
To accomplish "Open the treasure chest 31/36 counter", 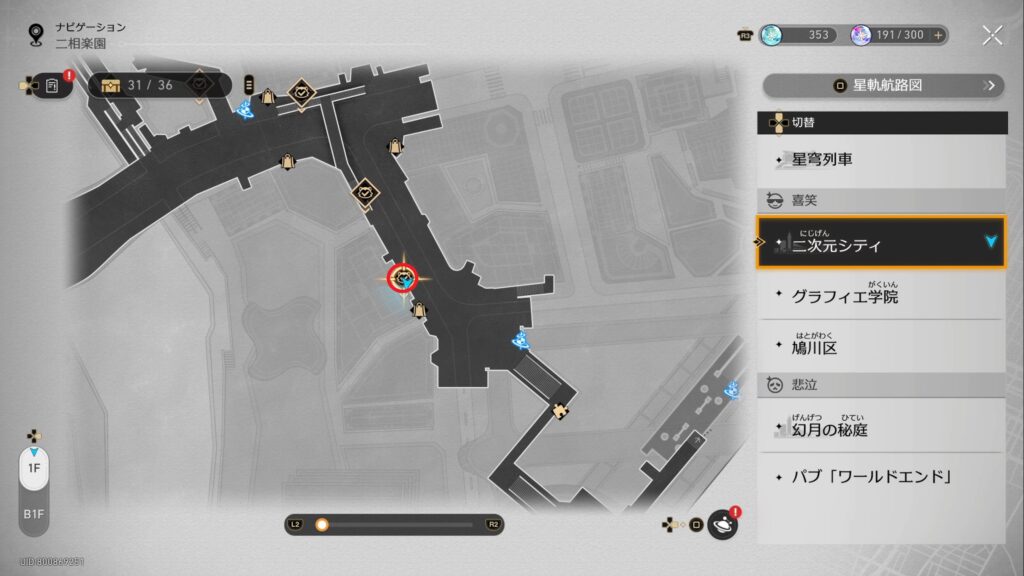I will point(140,86).
